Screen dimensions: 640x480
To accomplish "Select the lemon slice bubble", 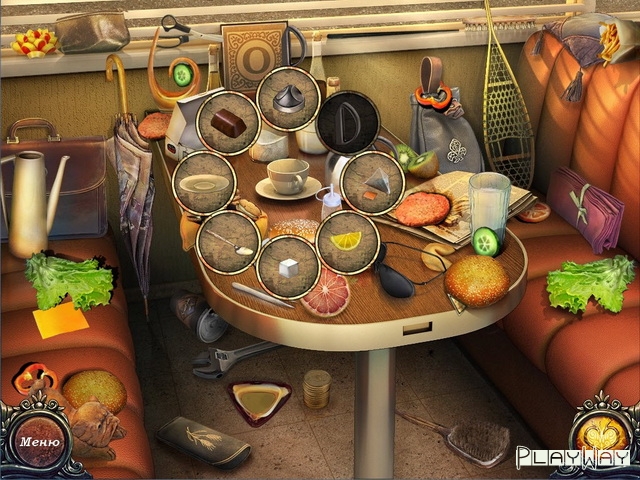I will 346,241.
